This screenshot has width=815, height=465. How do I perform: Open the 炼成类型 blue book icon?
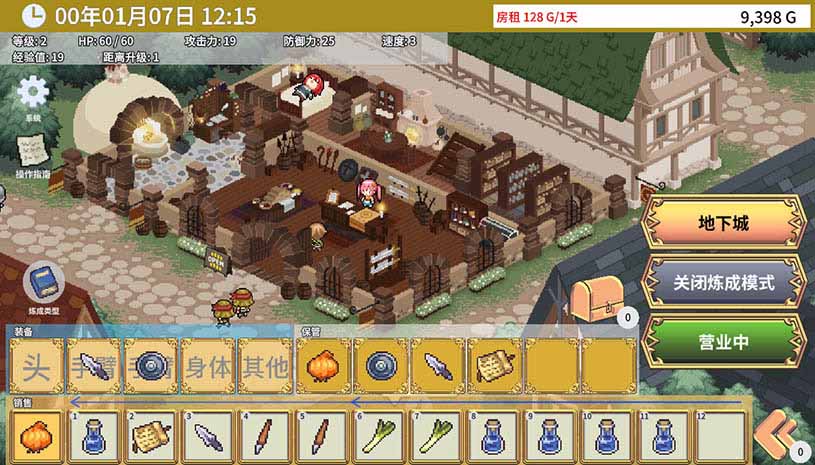(42, 283)
